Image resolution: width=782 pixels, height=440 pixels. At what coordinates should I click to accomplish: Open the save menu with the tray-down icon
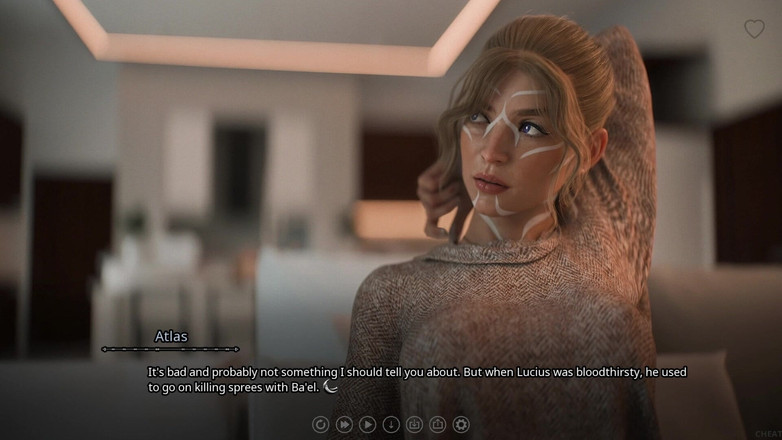pyautogui.click(x=414, y=424)
